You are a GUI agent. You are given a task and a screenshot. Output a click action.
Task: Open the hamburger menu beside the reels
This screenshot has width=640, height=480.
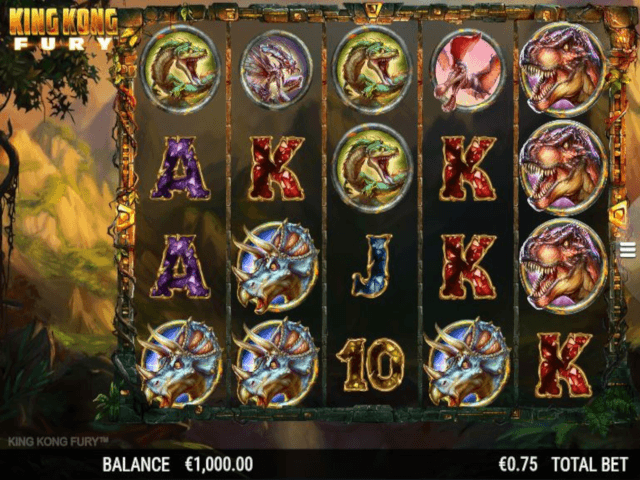click(x=628, y=249)
